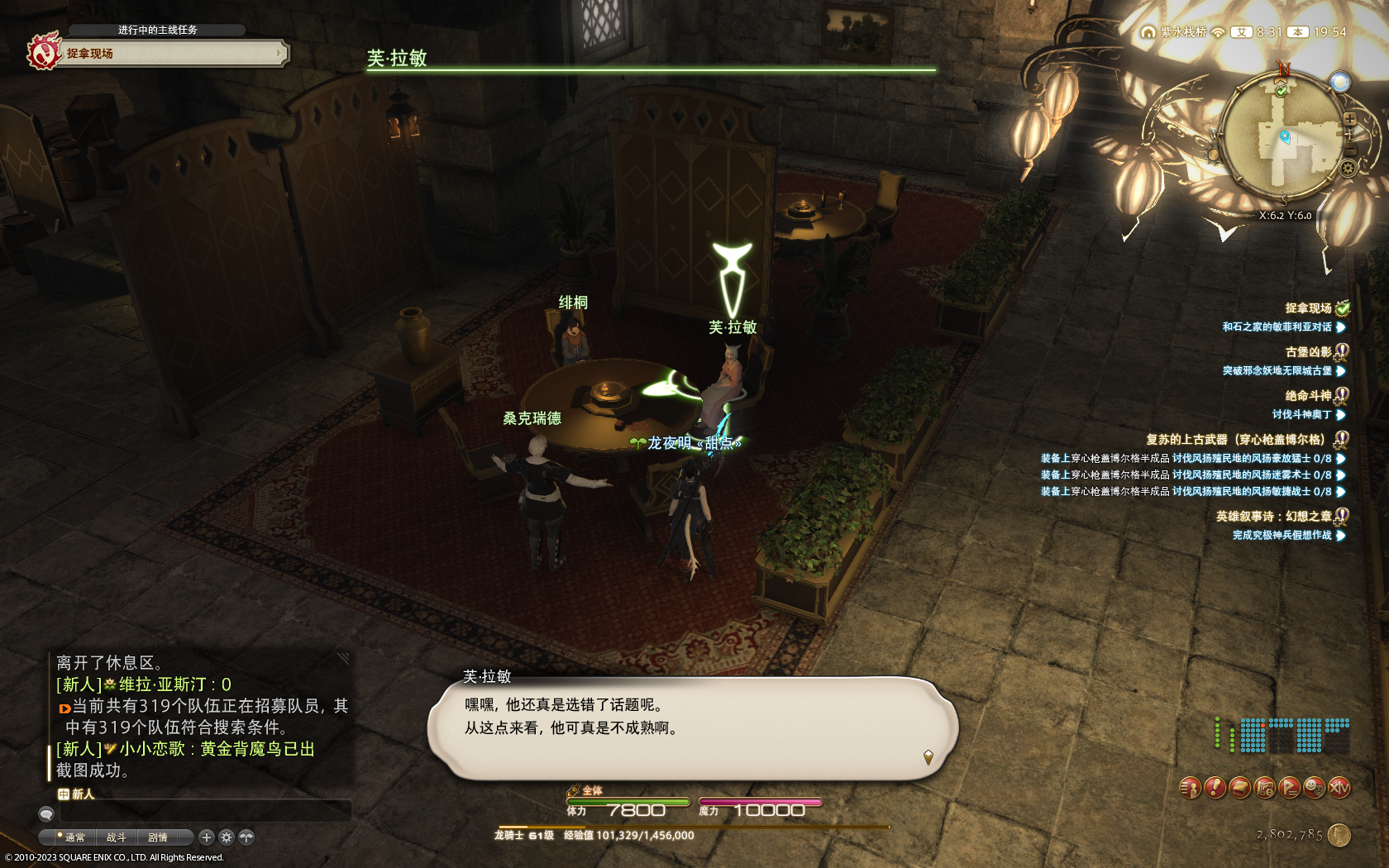The image size is (1389, 868).
Task: Open the social smiley faces menu
Action: click(x=1314, y=788)
